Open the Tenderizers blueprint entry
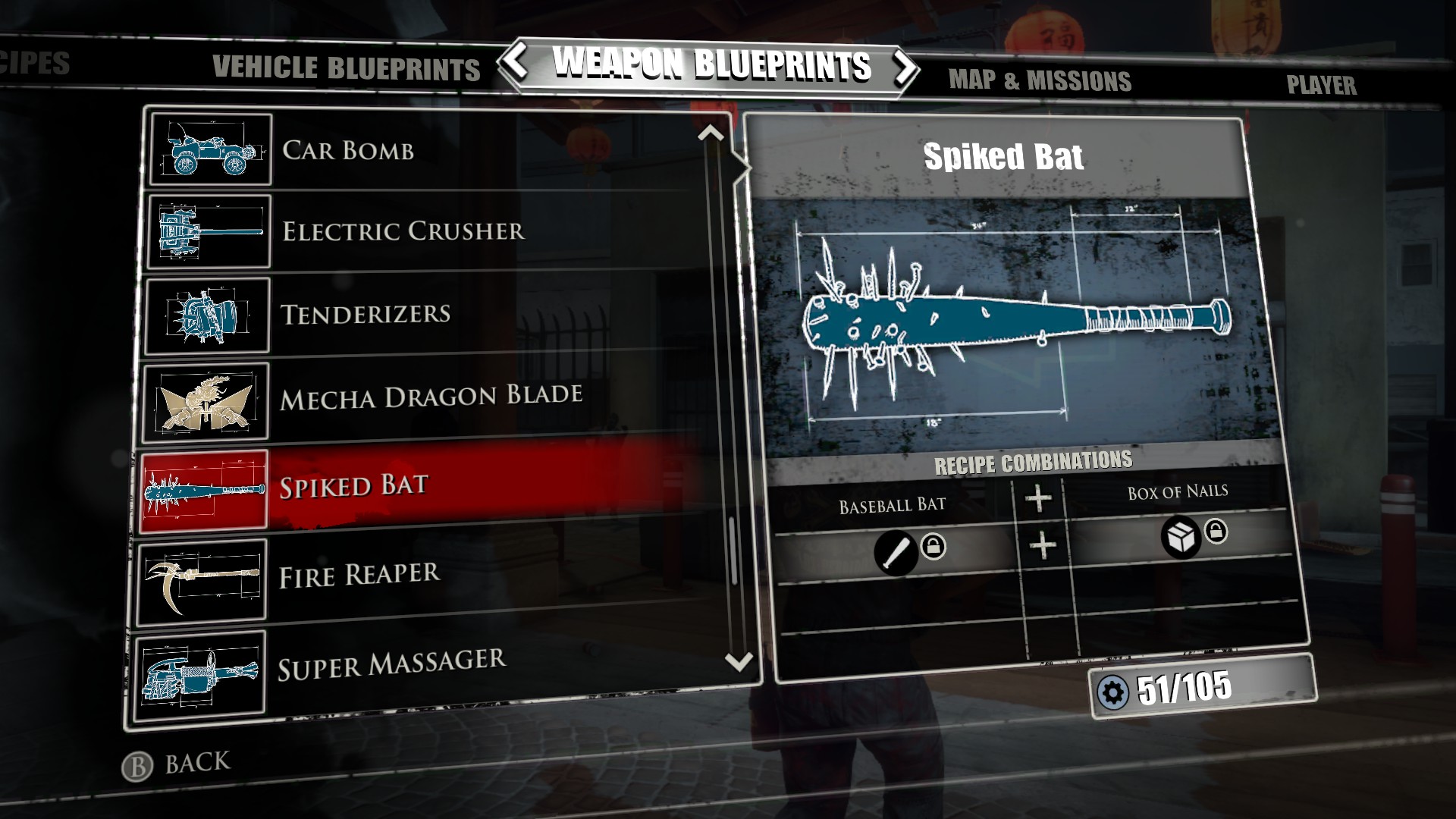The height and width of the screenshot is (819, 1456). (x=425, y=314)
